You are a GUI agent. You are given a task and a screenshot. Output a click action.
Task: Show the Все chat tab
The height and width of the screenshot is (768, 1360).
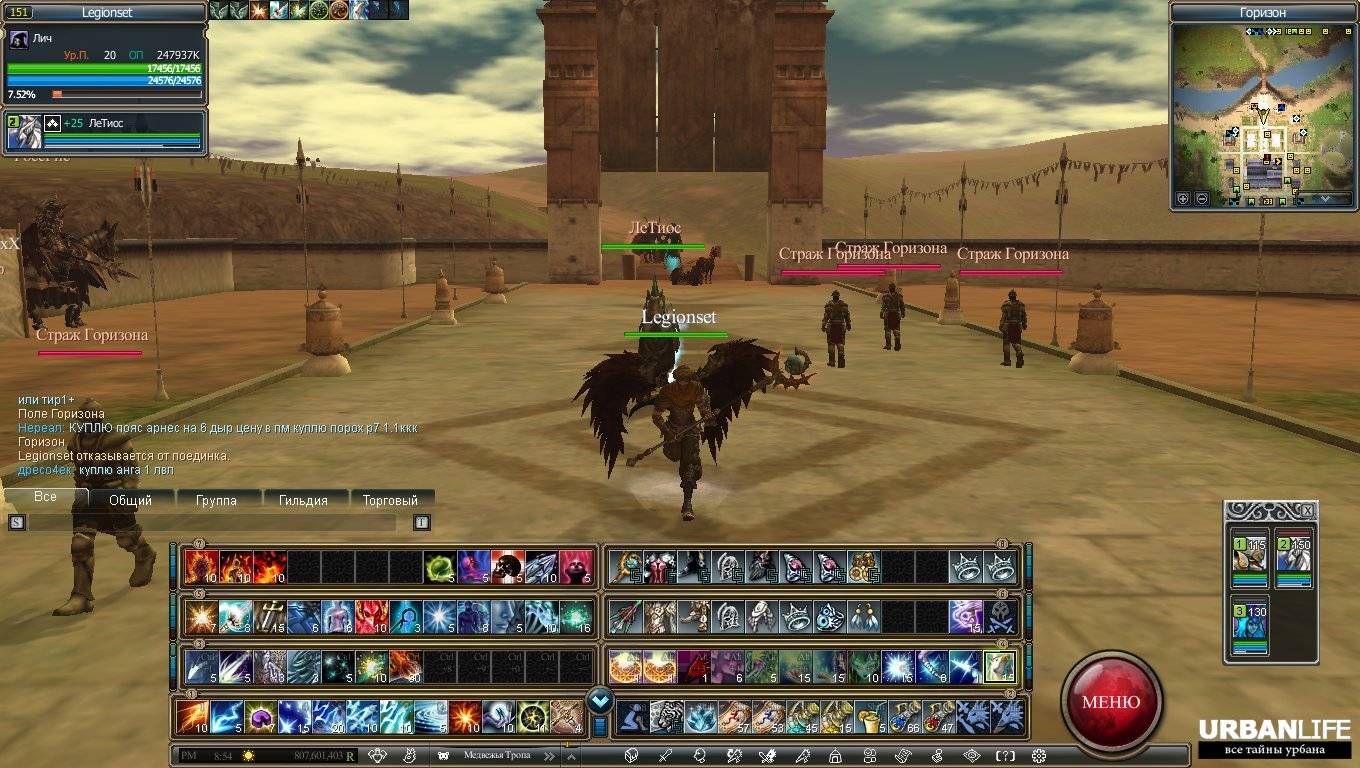point(45,497)
